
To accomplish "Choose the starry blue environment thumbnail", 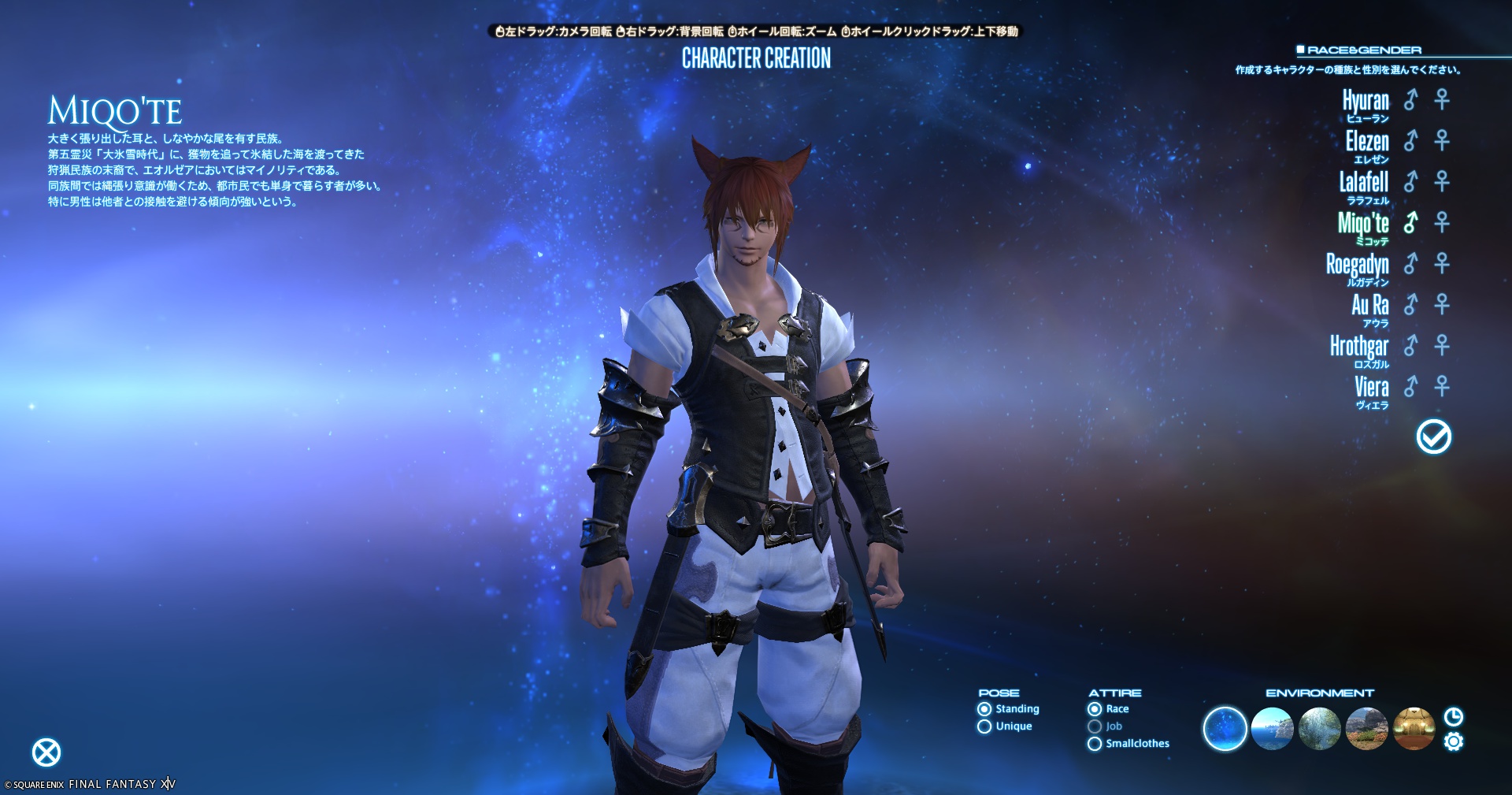I will click(x=1225, y=729).
